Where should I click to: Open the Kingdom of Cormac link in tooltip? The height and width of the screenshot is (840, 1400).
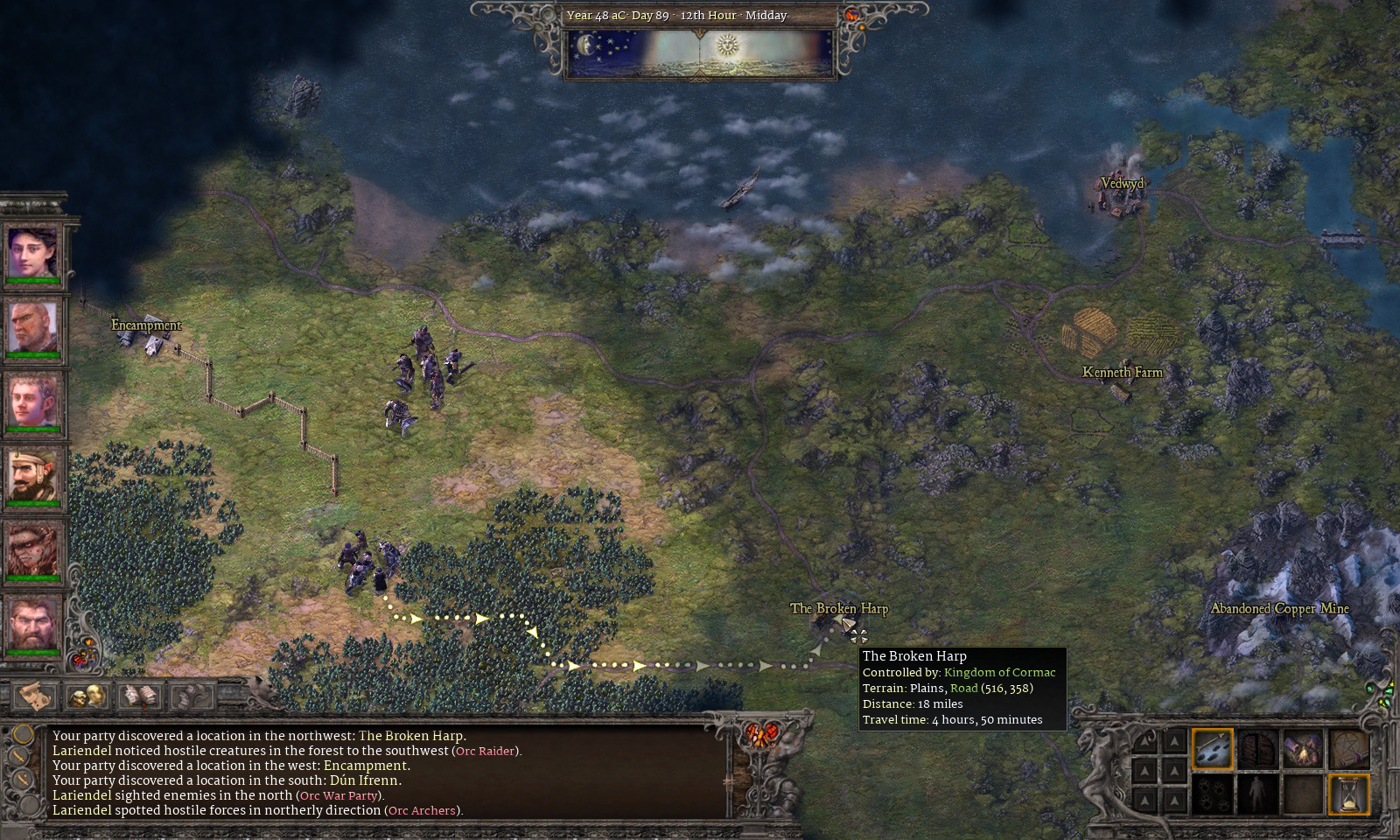[999, 672]
